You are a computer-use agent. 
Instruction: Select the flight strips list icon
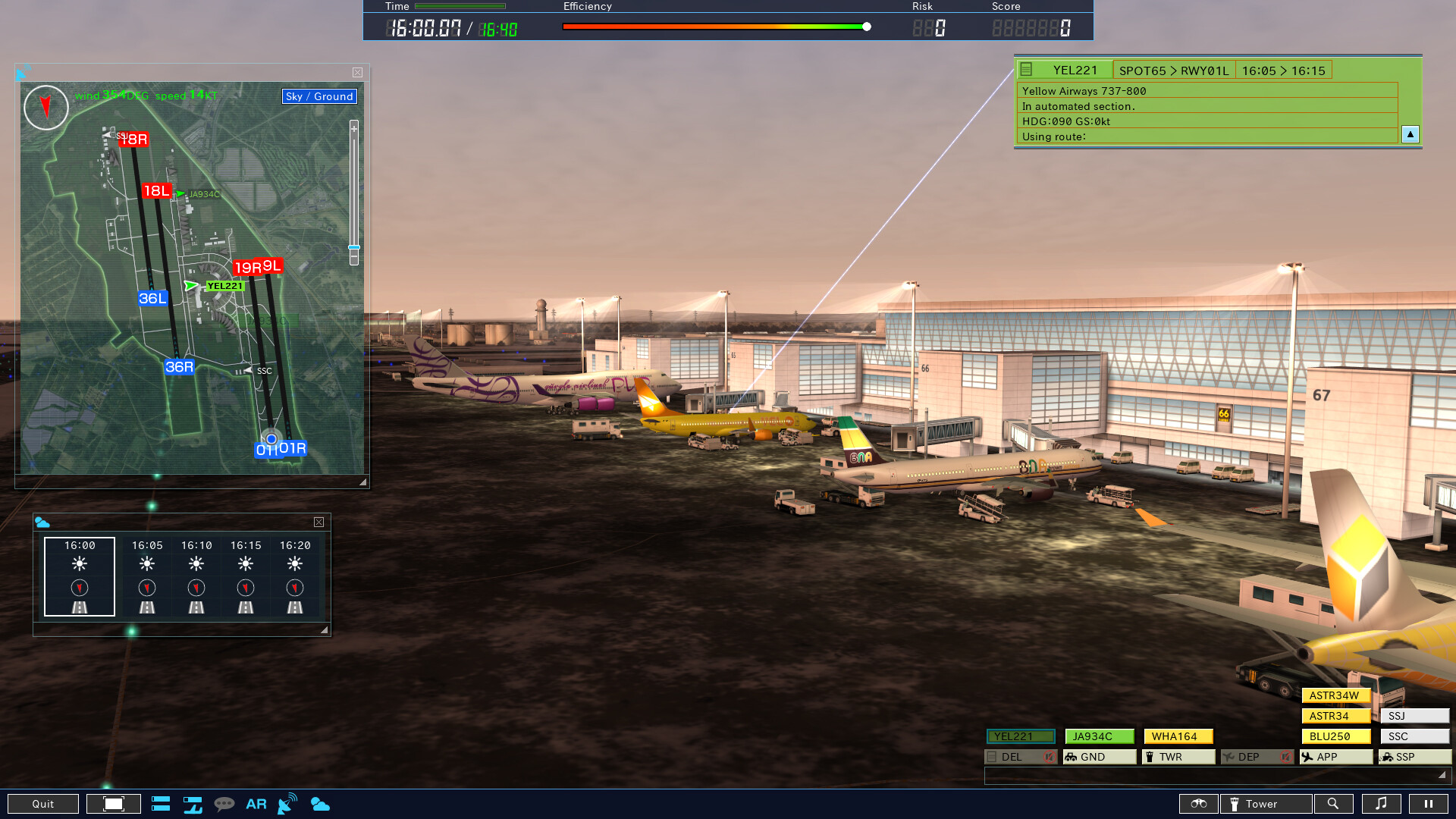pyautogui.click(x=161, y=803)
